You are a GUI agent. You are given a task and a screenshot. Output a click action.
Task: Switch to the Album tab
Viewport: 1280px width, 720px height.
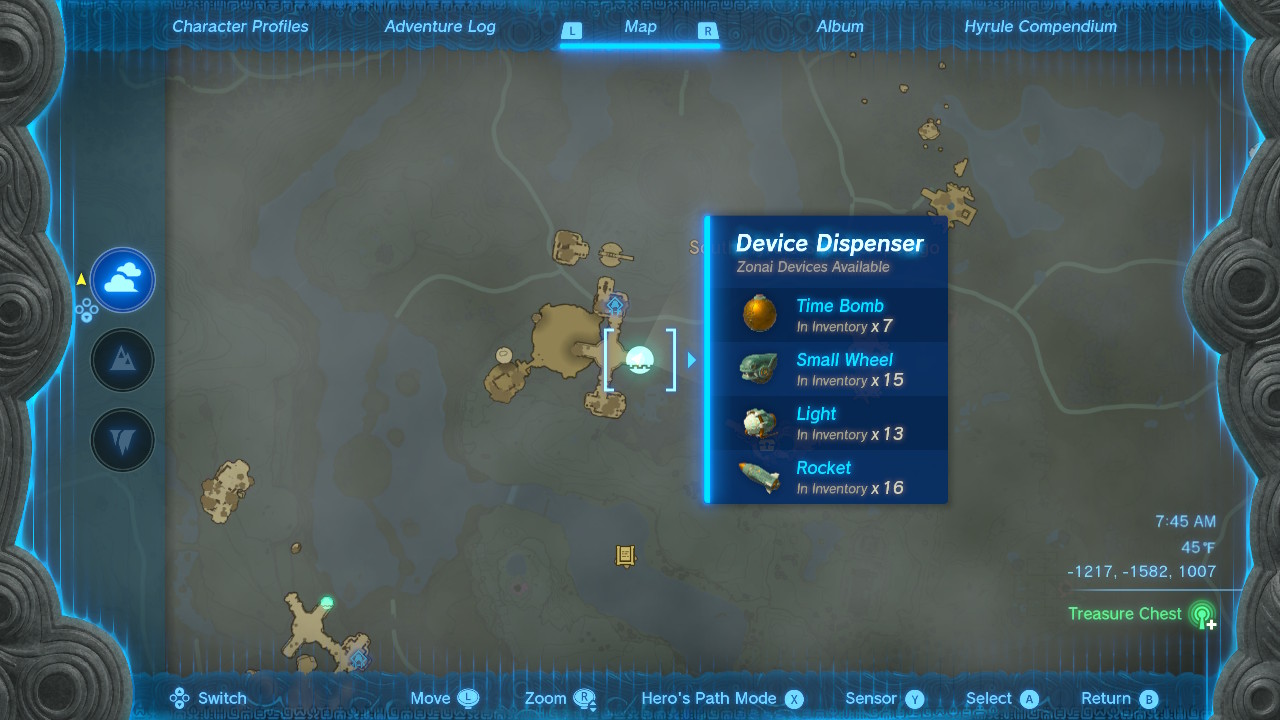(840, 26)
